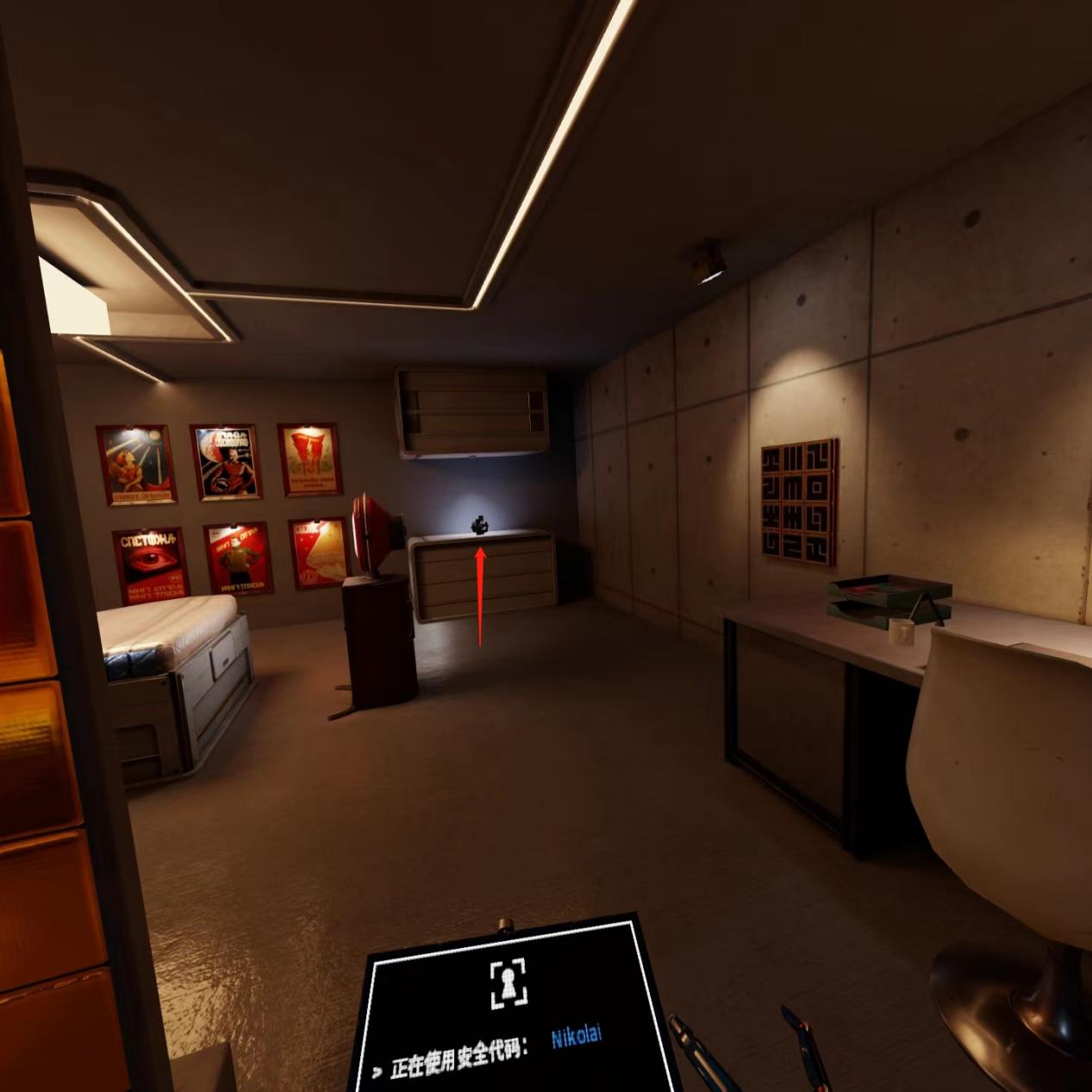
Task: Tap the keyhole scan icon on the tablet
Action: click(x=508, y=983)
